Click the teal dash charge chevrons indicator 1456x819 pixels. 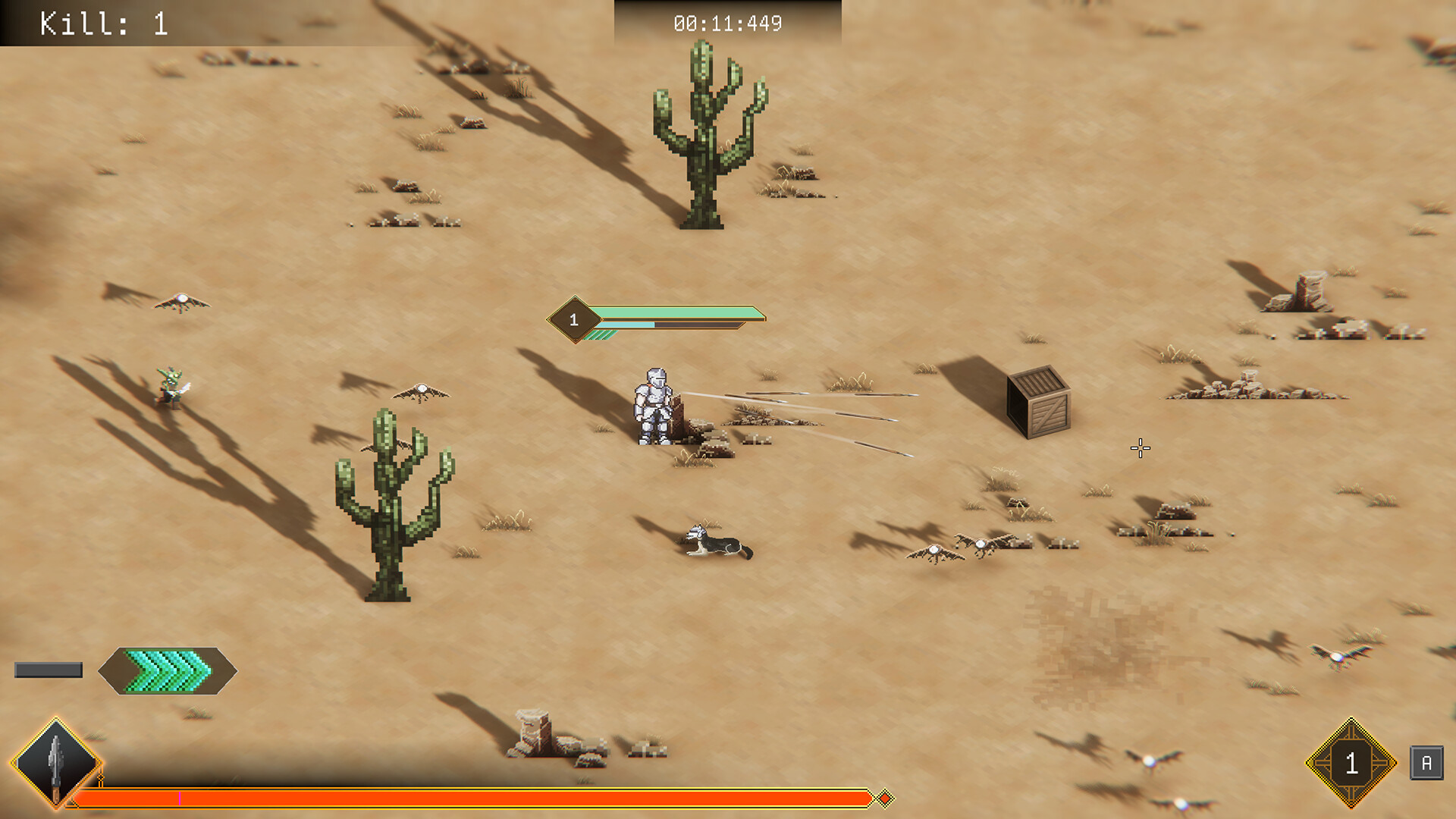pos(167,671)
